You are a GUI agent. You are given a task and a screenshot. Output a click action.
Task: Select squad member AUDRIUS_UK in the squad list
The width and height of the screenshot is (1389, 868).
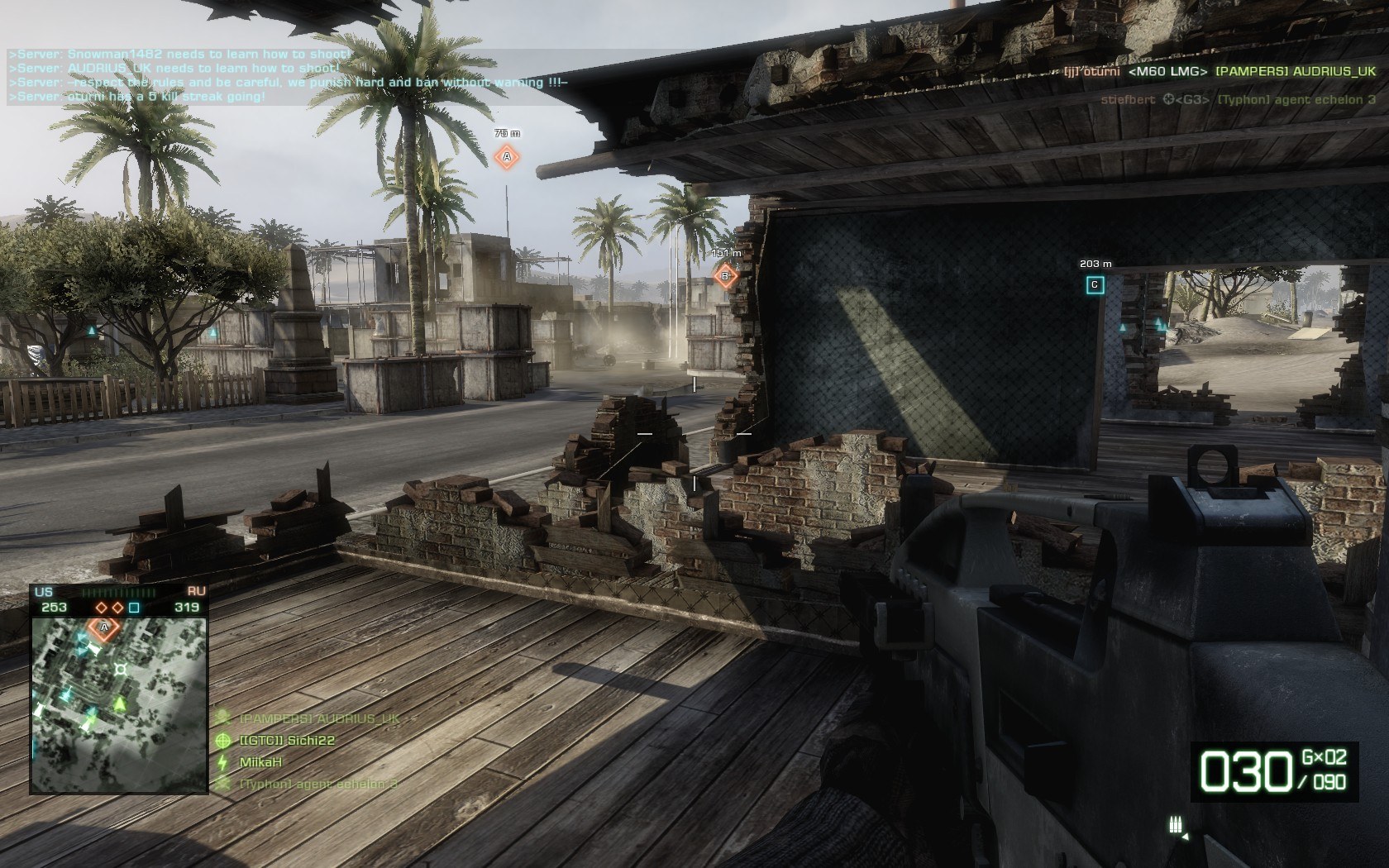318,718
